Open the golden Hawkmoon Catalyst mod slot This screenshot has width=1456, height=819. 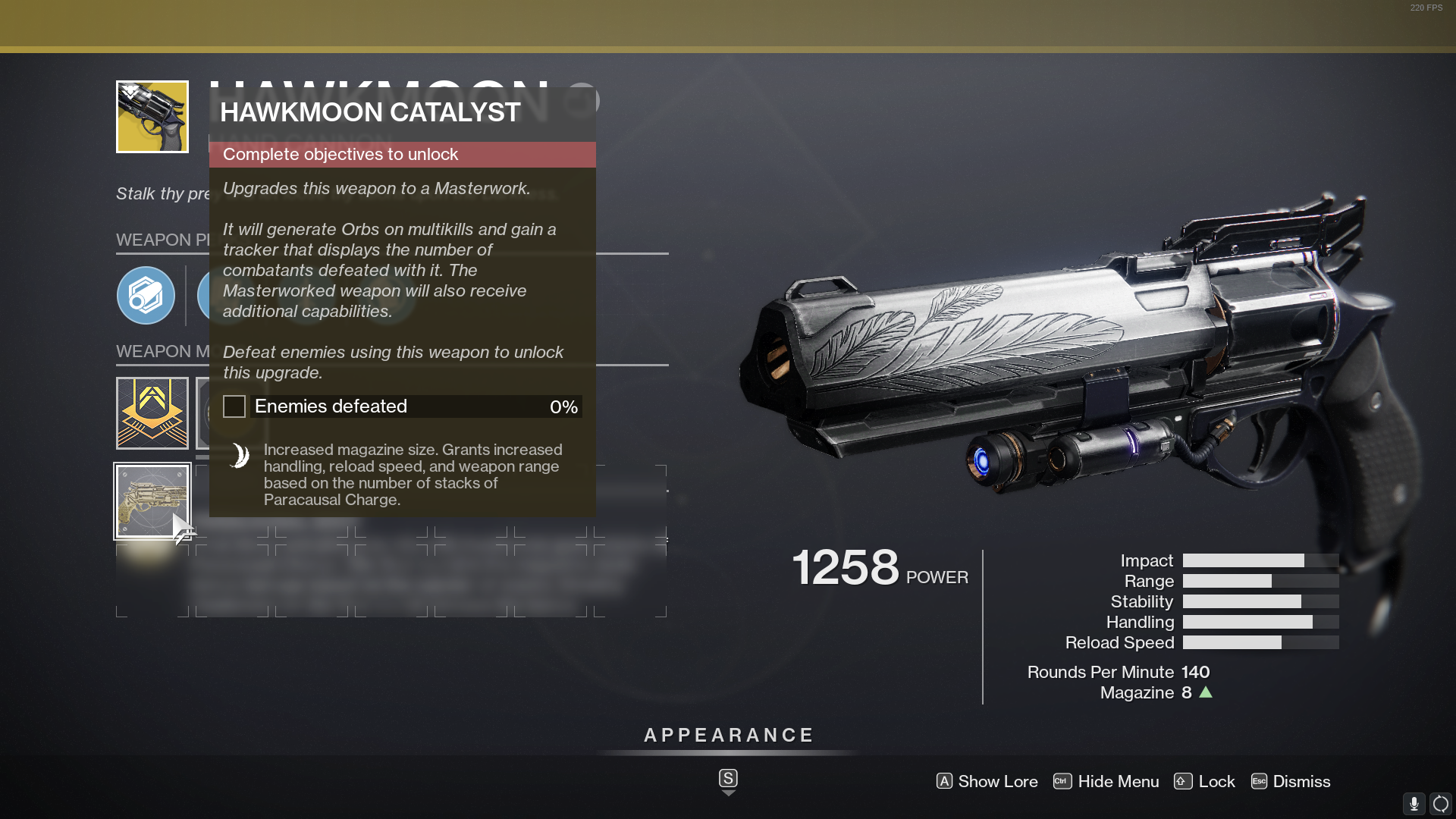152,500
